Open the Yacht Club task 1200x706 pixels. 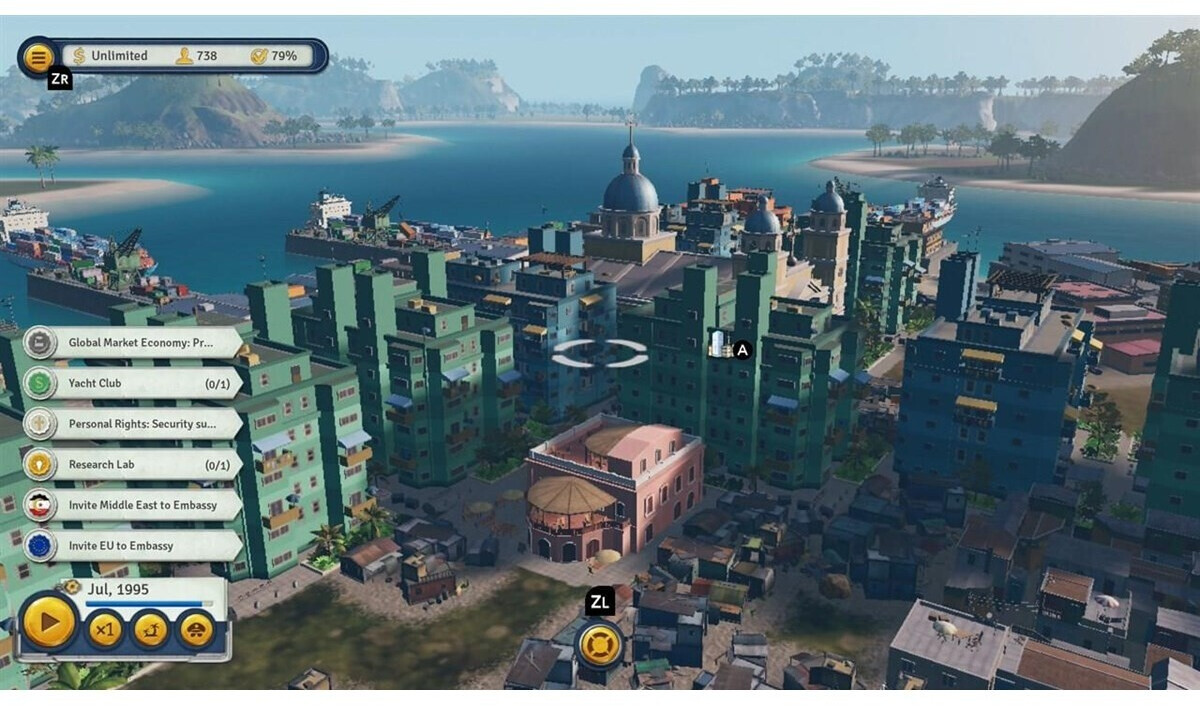pos(140,383)
